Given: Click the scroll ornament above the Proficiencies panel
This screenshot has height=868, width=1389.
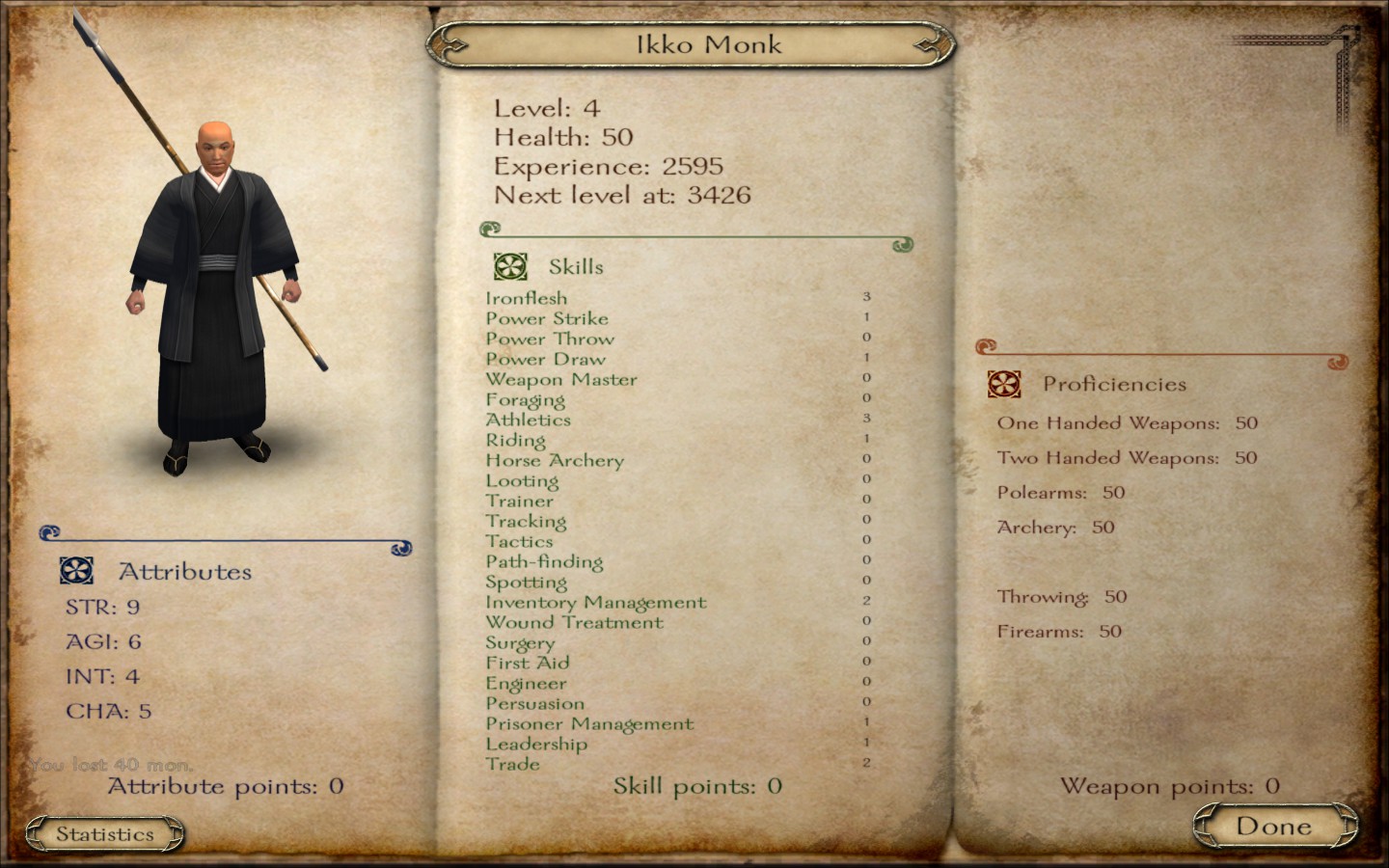Looking at the screenshot, I should pos(988,343).
